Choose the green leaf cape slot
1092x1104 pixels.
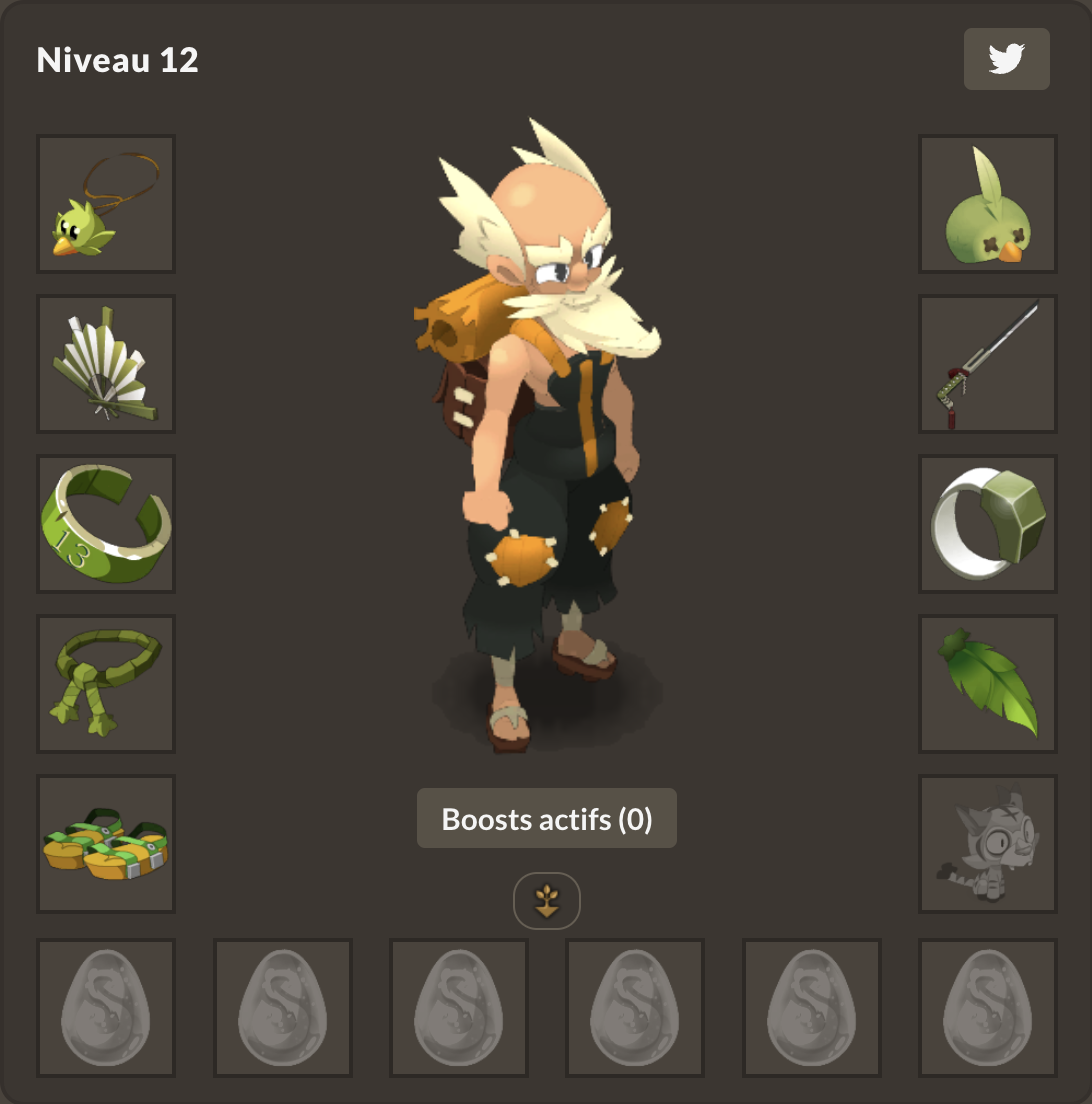pos(987,684)
